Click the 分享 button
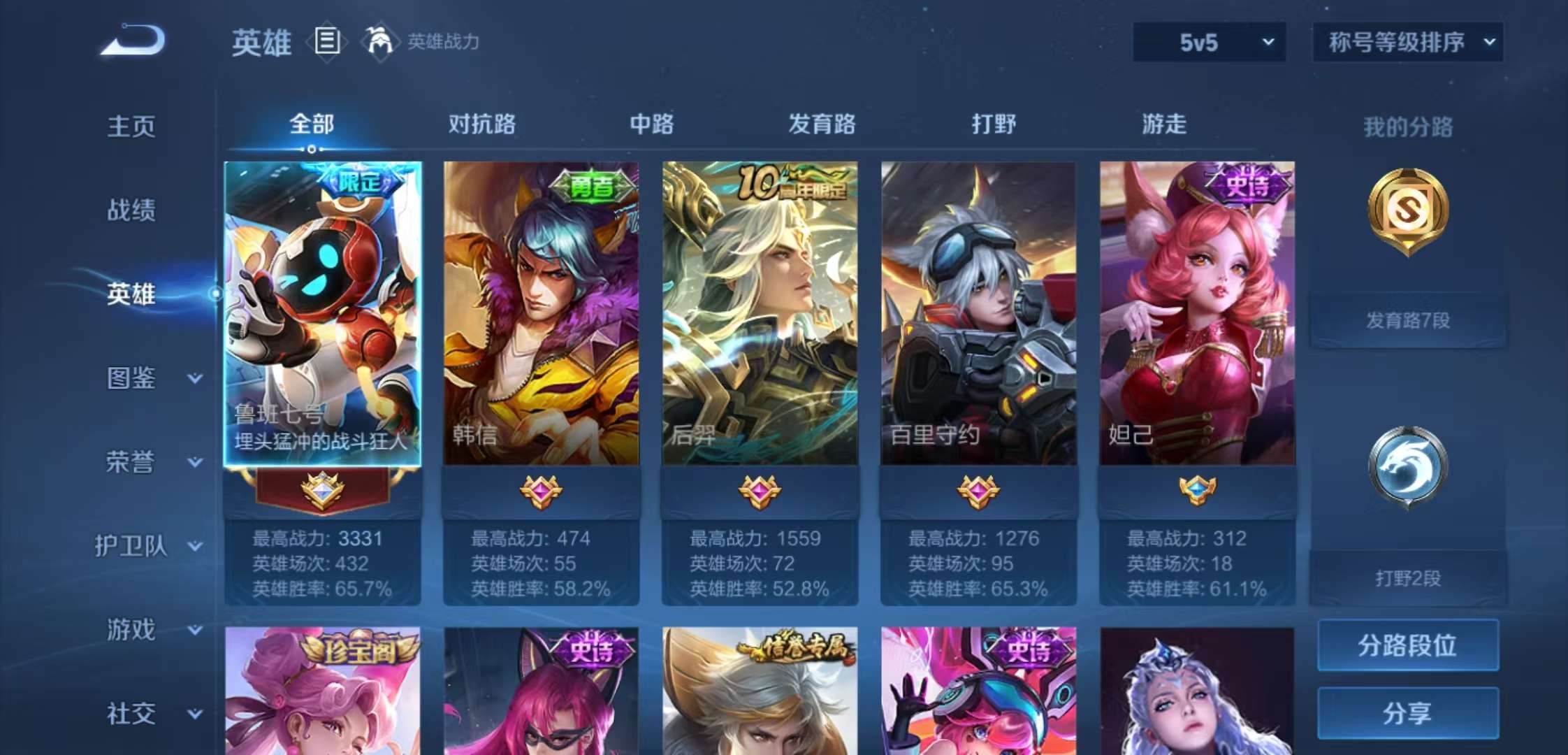This screenshot has height=755, width=1568. (x=1407, y=712)
